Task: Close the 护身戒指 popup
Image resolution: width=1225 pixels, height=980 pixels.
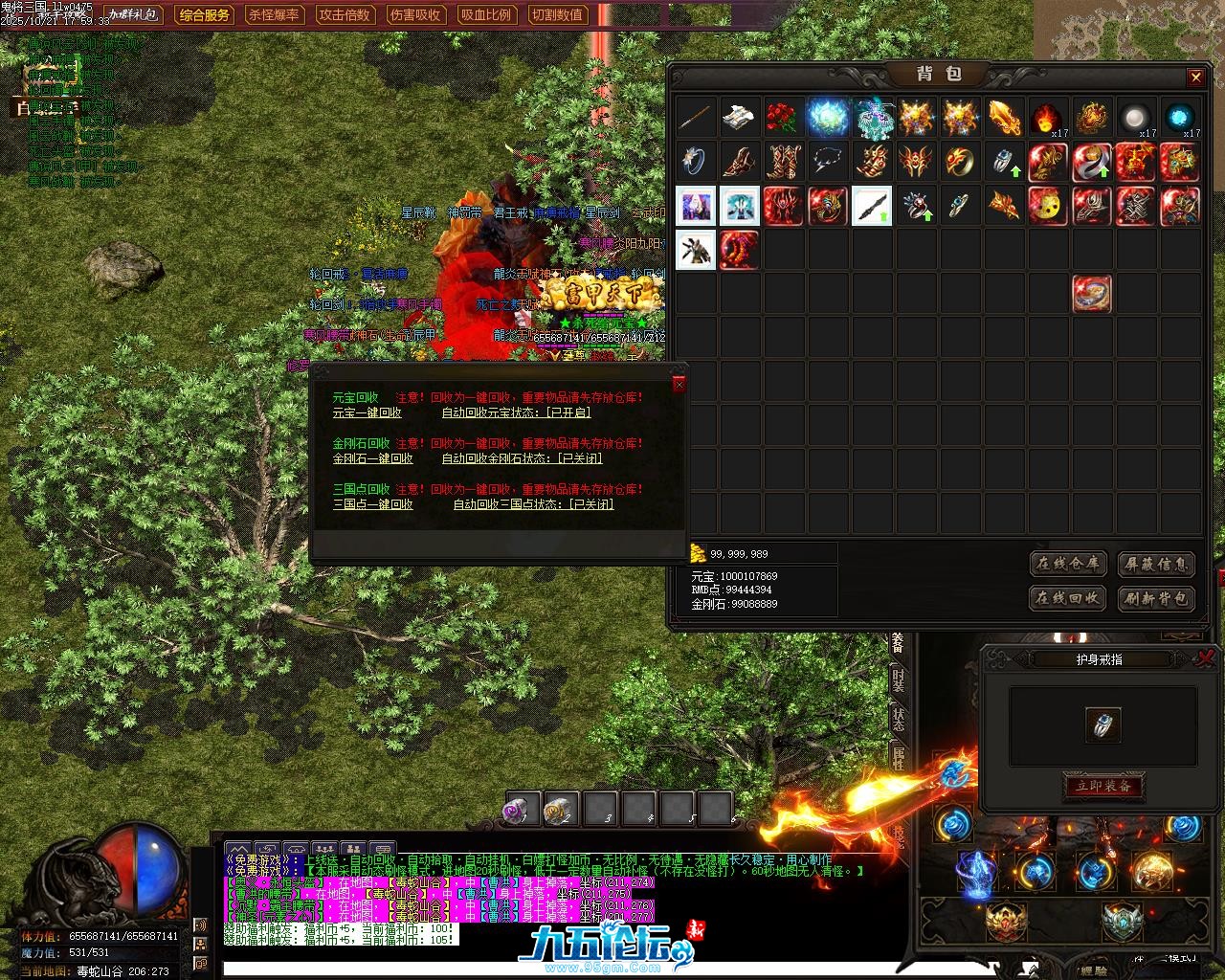Action: [1206, 657]
